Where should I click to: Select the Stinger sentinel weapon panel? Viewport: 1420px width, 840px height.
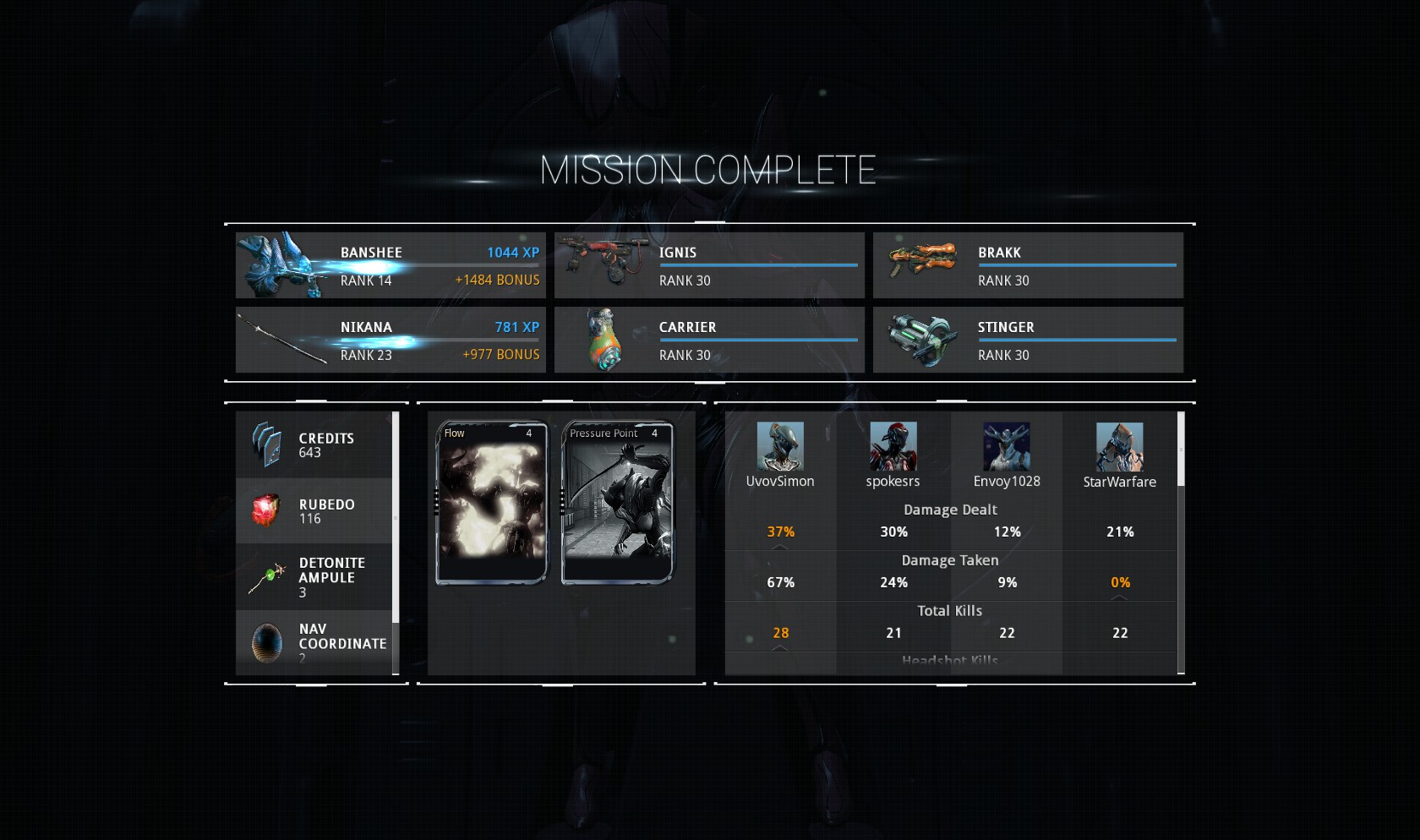pos(1028,340)
